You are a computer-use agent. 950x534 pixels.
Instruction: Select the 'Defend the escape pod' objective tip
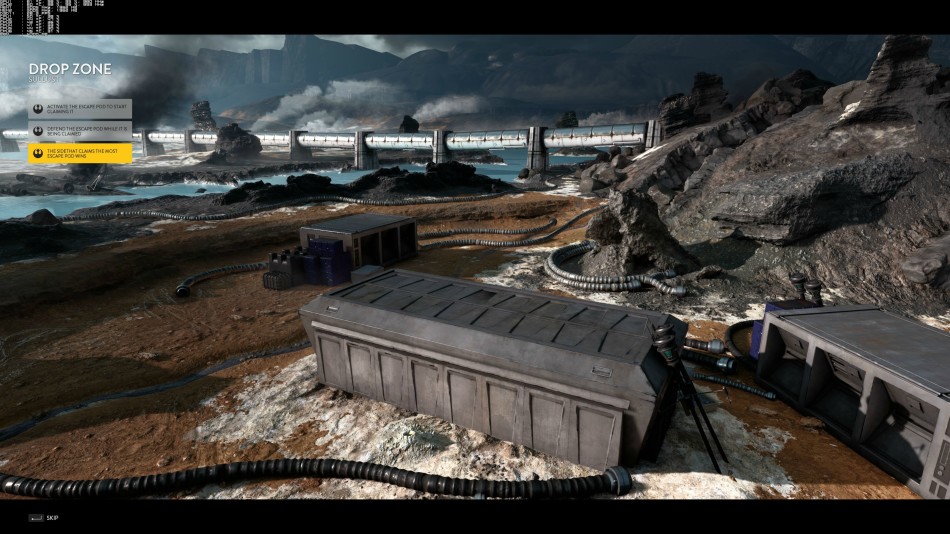click(x=80, y=131)
